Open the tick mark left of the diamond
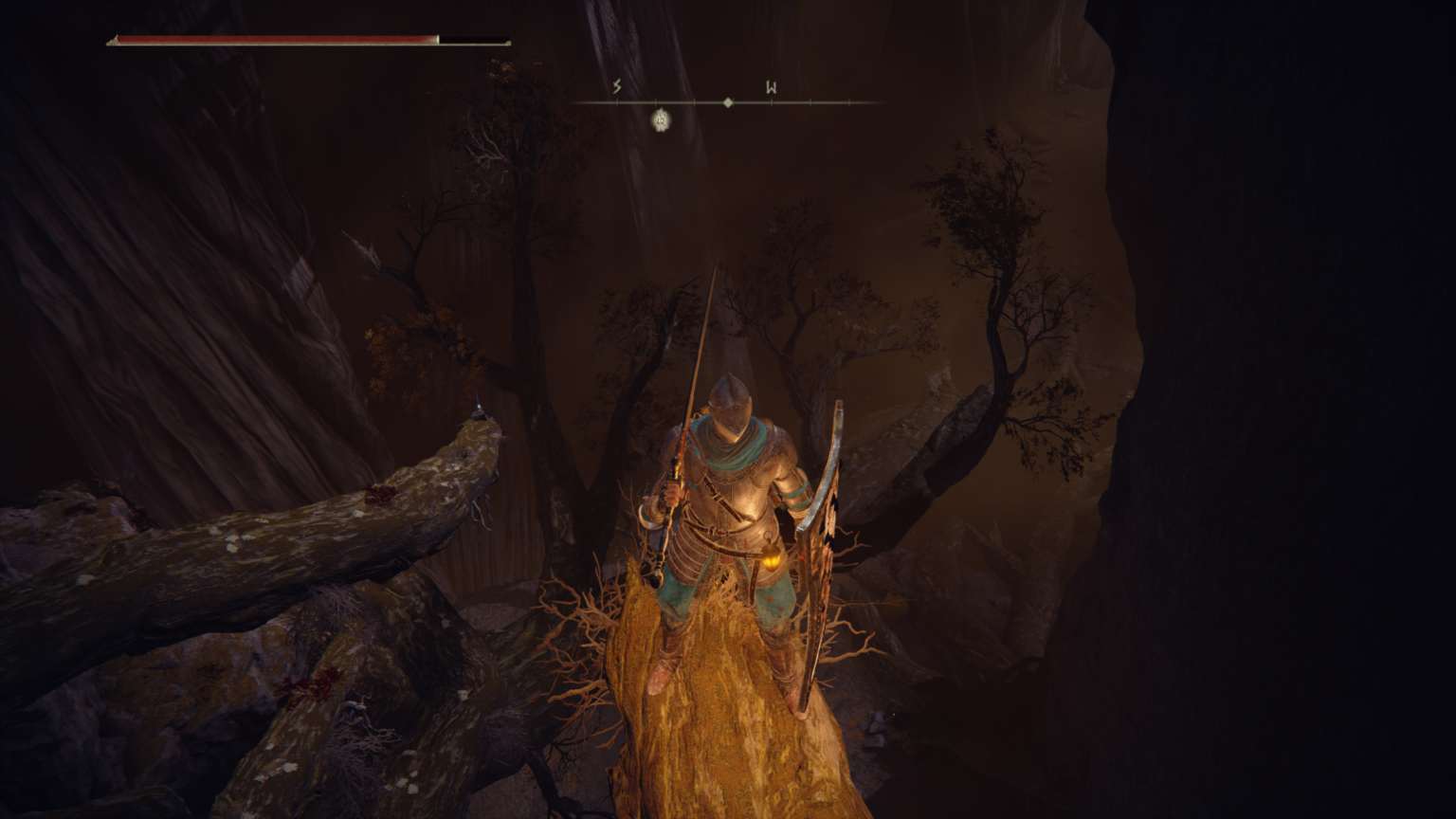 pyautogui.click(x=695, y=101)
